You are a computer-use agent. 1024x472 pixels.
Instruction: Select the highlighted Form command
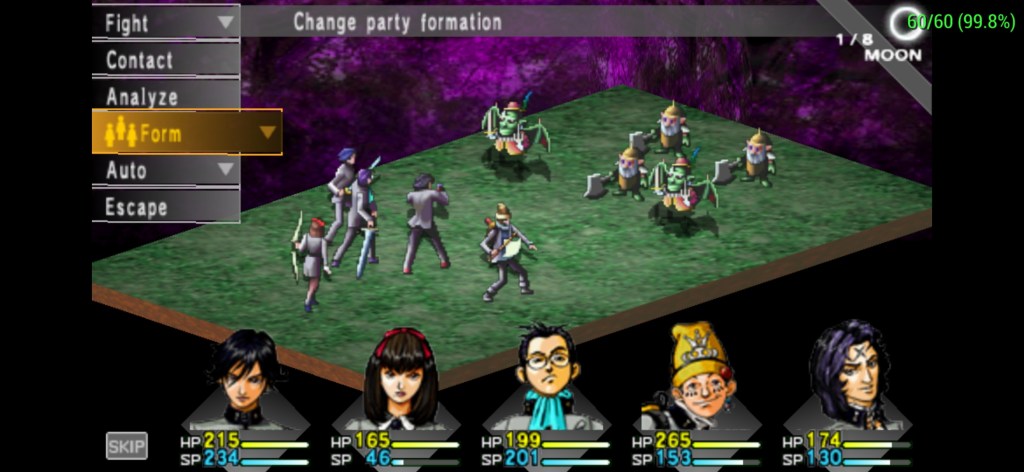tap(186, 132)
